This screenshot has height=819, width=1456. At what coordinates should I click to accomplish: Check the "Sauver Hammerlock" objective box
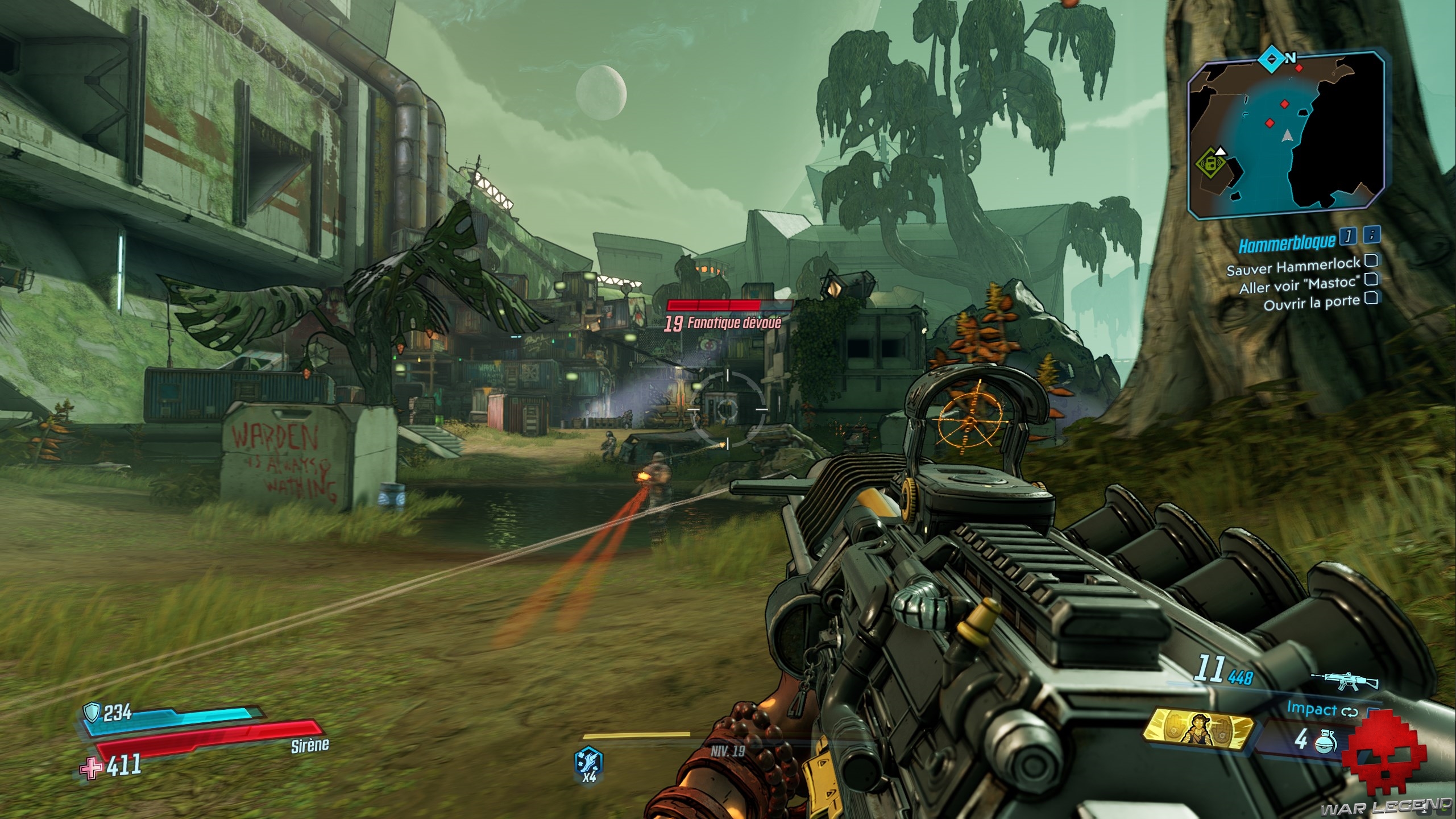(1371, 260)
